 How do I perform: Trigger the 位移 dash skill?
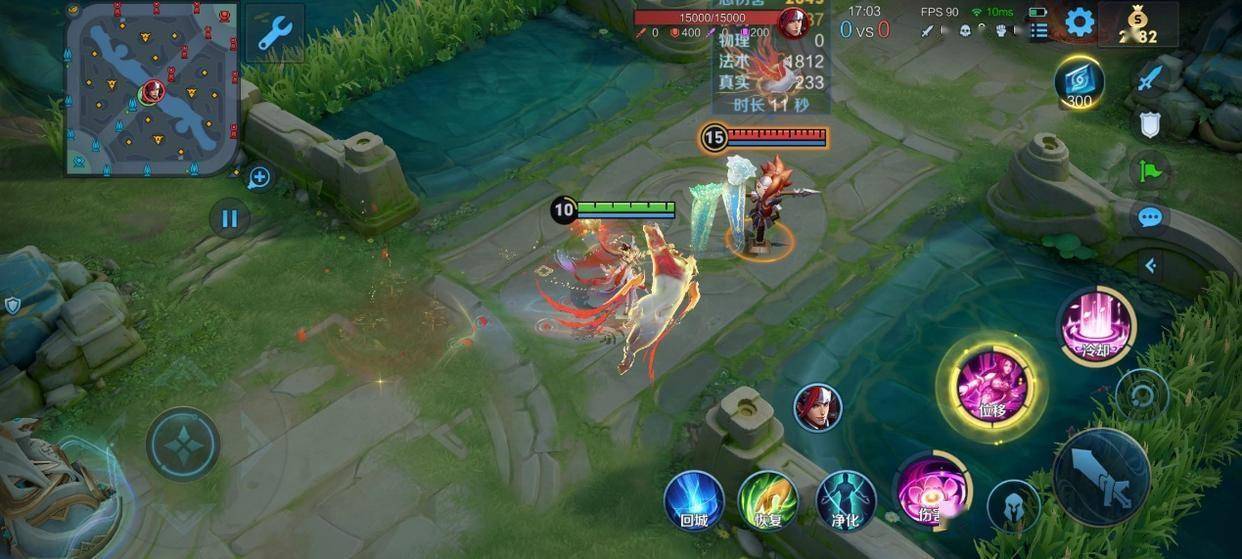click(990, 385)
